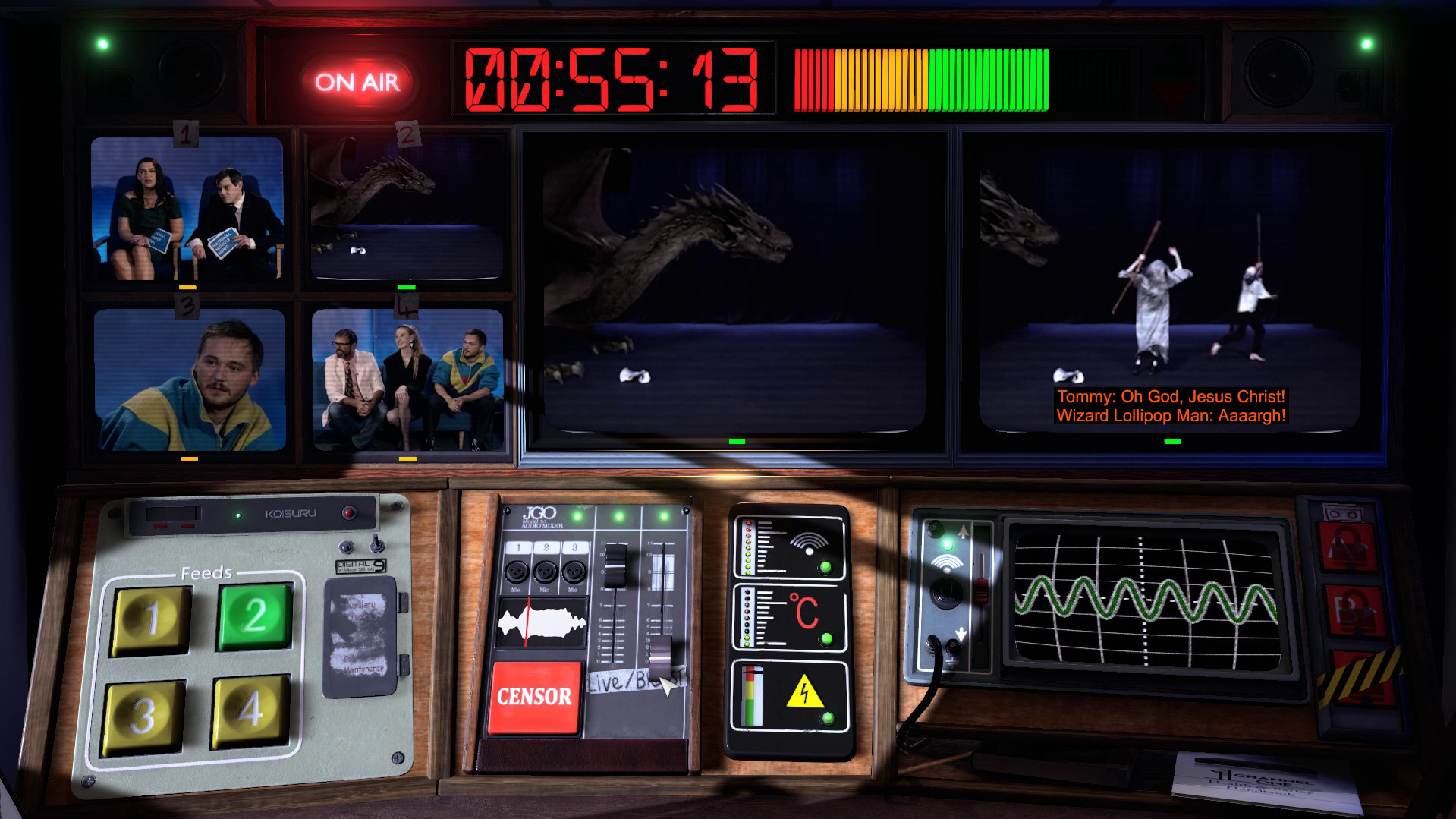Select the monitor 2 dragon feed preview

point(407,207)
